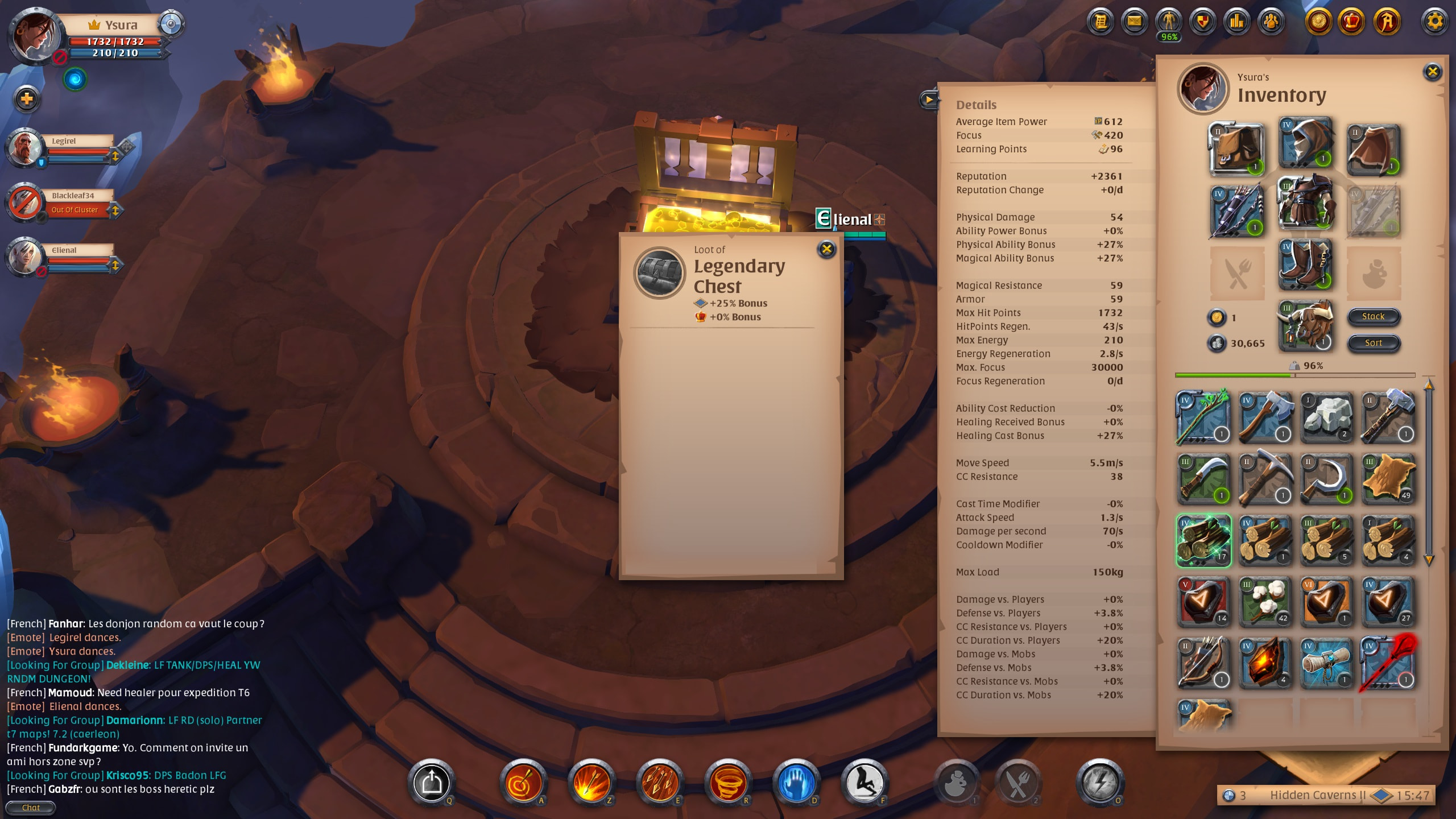Close the Legendary Chest loot window
This screenshot has width=1456, height=819.
[x=826, y=249]
